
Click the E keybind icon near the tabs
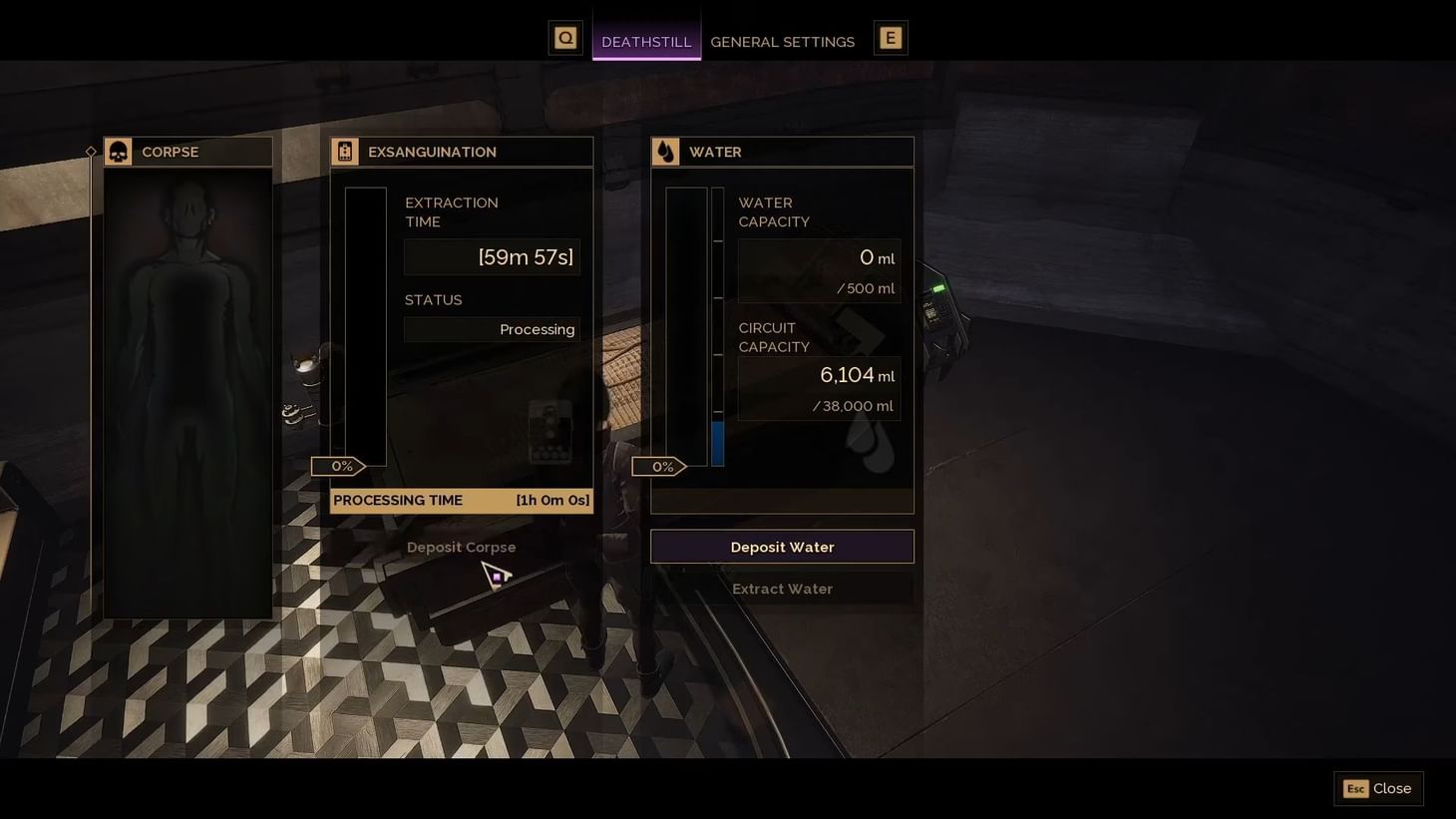point(890,37)
